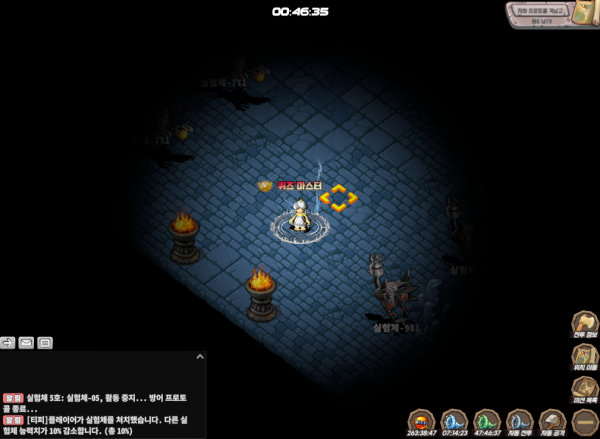Open the world map parchment icon
Viewport: 600px width, 439px height.
[586, 14]
